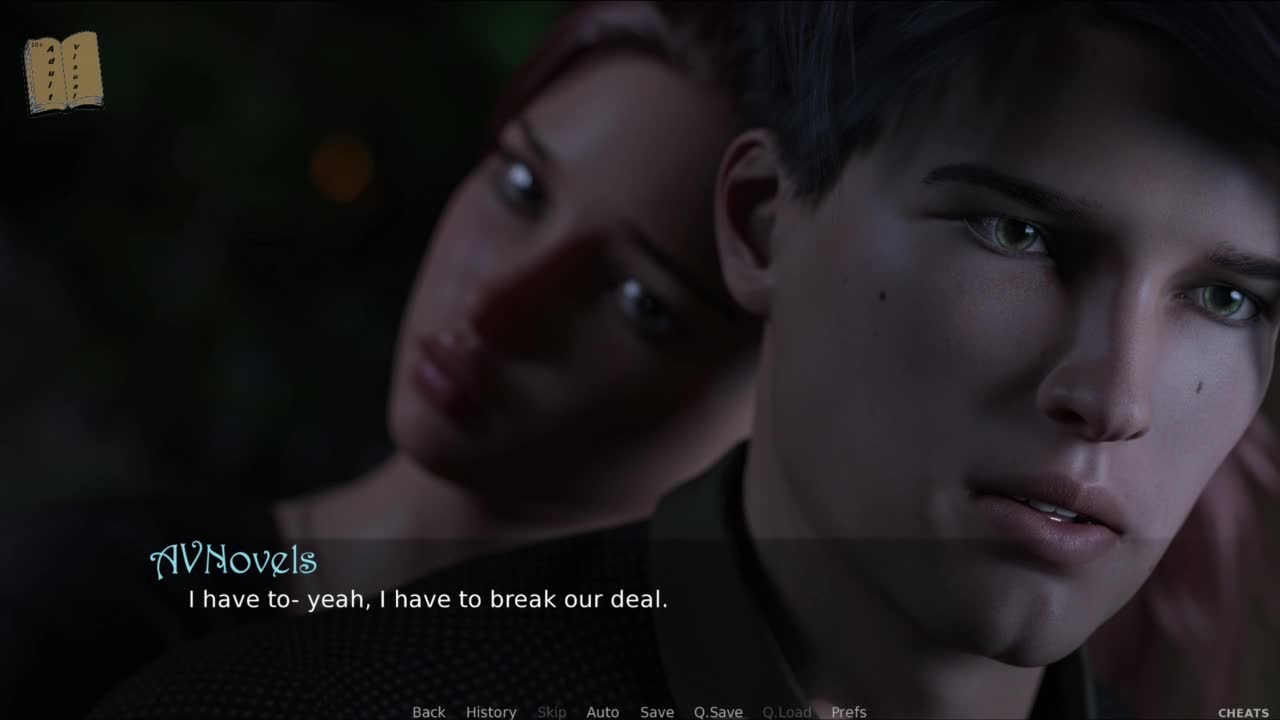The image size is (1280, 720).
Task: Open the dialogue History log
Action: [x=491, y=712]
